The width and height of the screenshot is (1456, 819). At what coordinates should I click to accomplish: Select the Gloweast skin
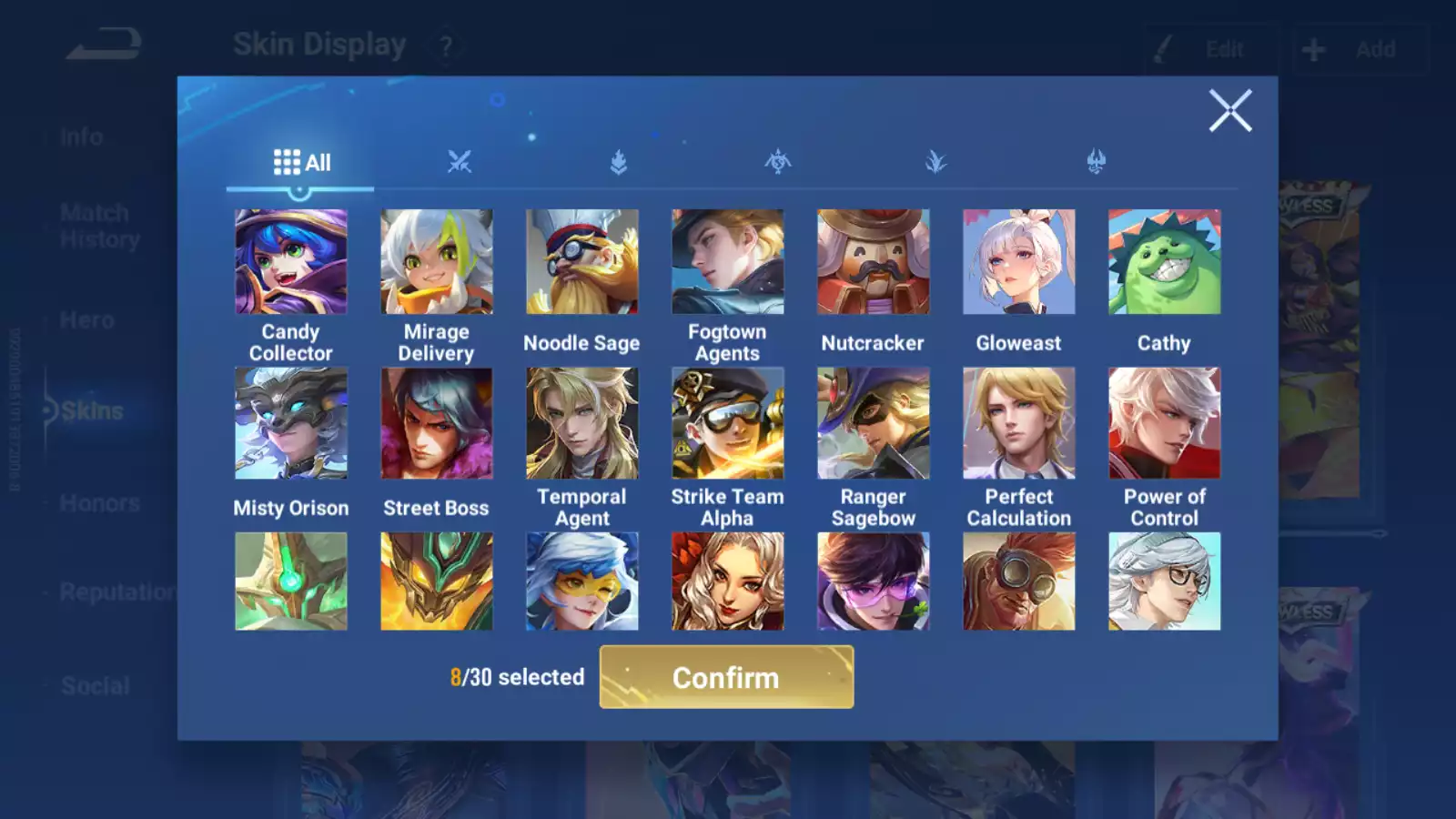point(1019,262)
